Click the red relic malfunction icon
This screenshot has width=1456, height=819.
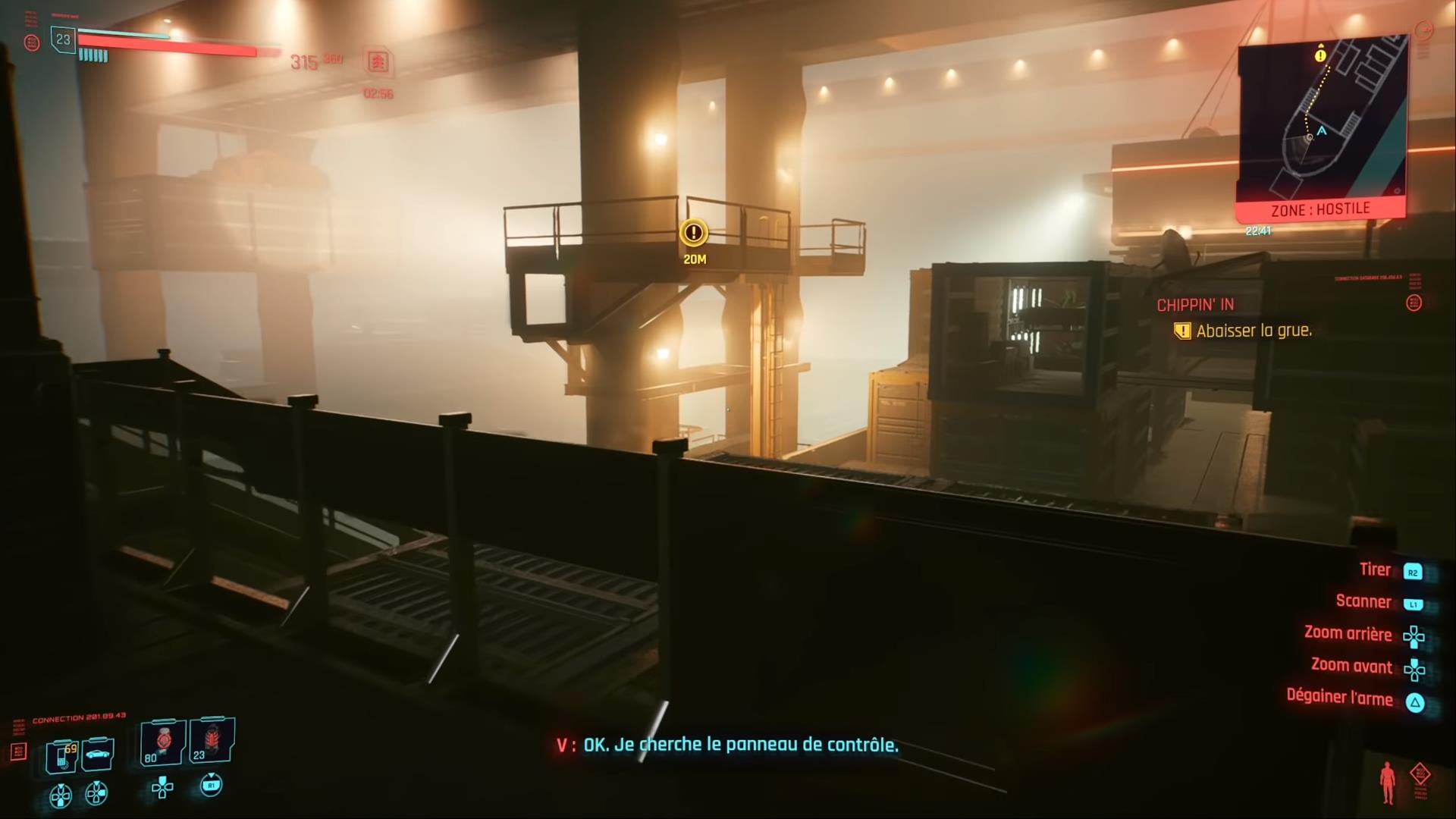pyautogui.click(x=1420, y=775)
